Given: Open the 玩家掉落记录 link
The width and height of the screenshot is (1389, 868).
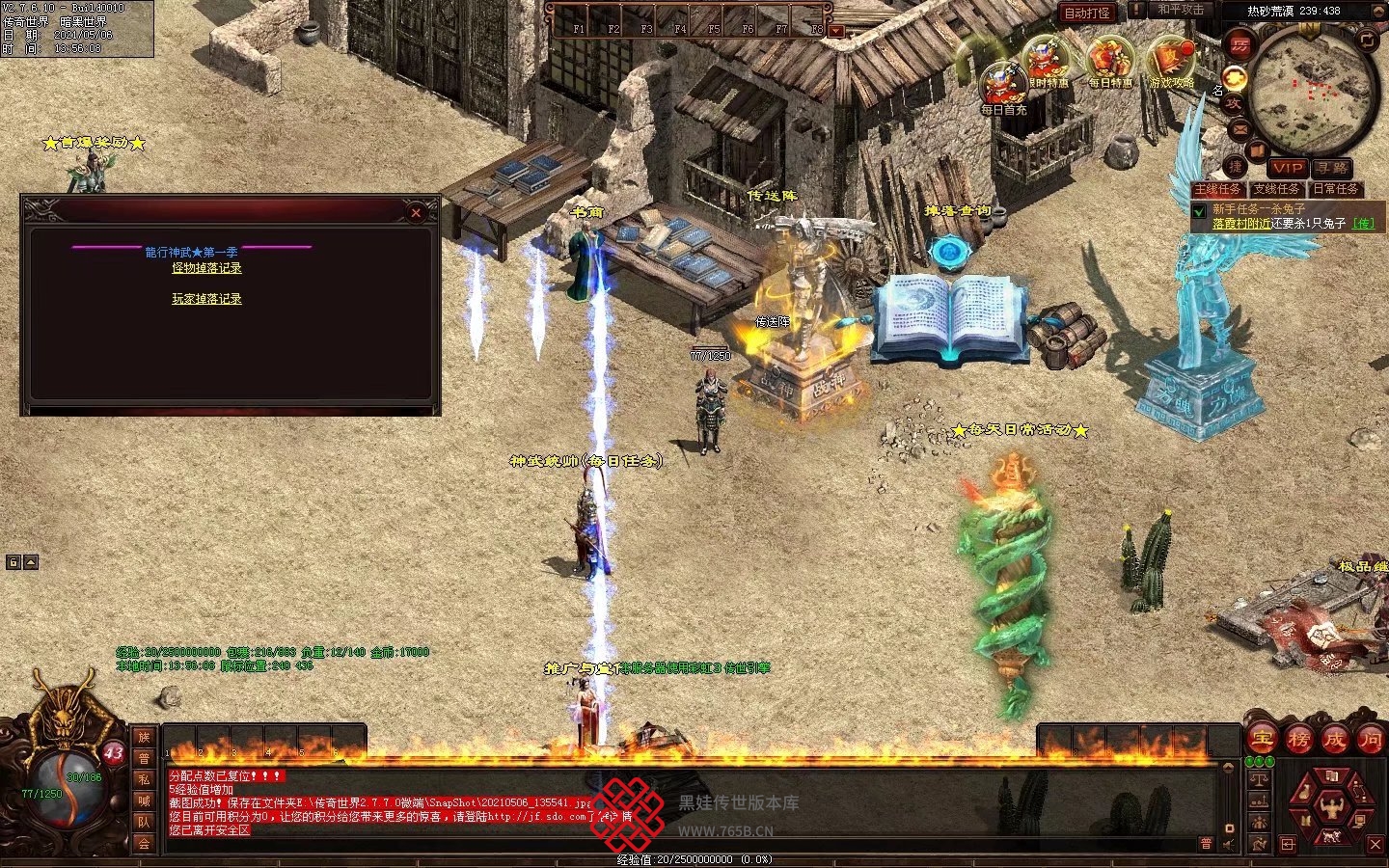Looking at the screenshot, I should [x=206, y=299].
